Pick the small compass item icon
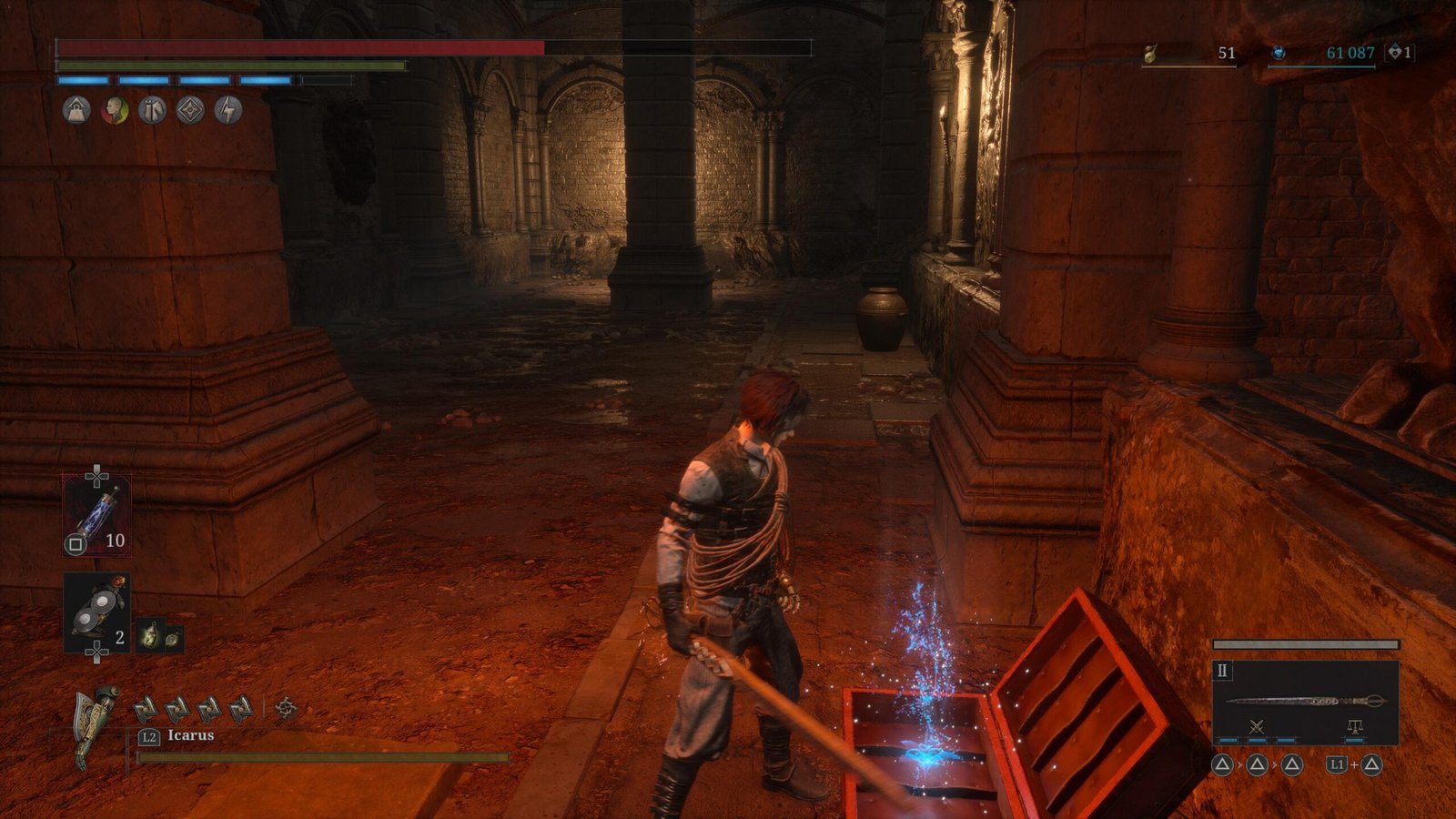This screenshot has width=1456, height=819. point(172,638)
